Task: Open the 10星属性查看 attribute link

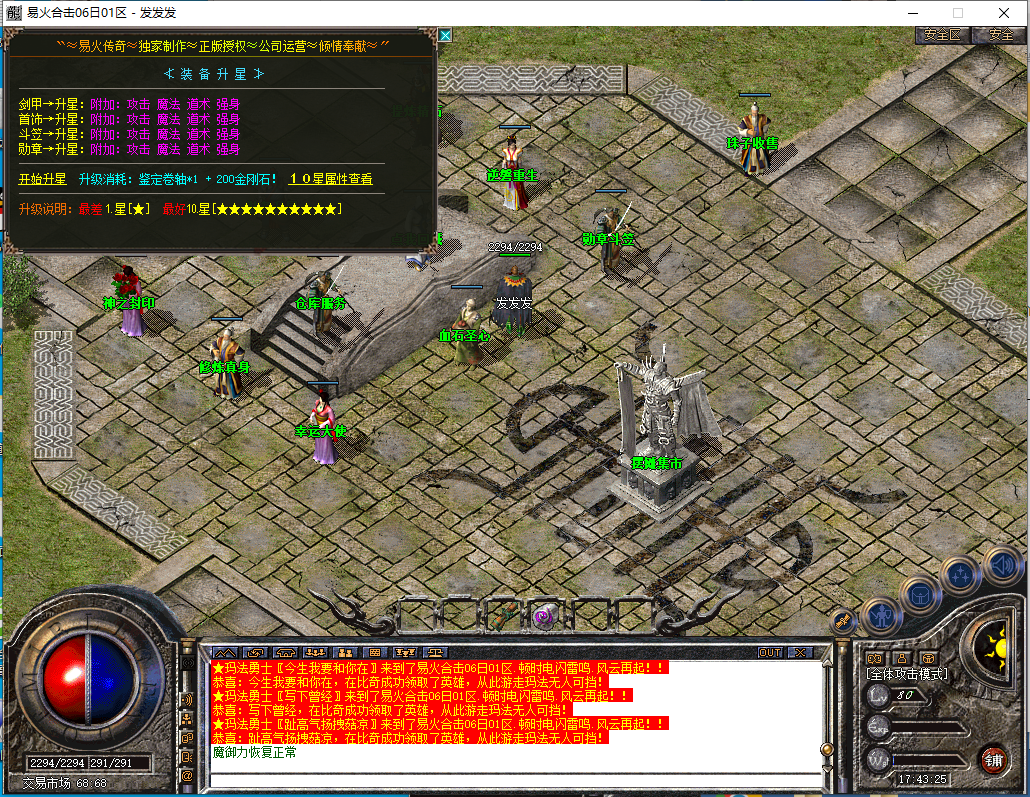Action: (330, 179)
